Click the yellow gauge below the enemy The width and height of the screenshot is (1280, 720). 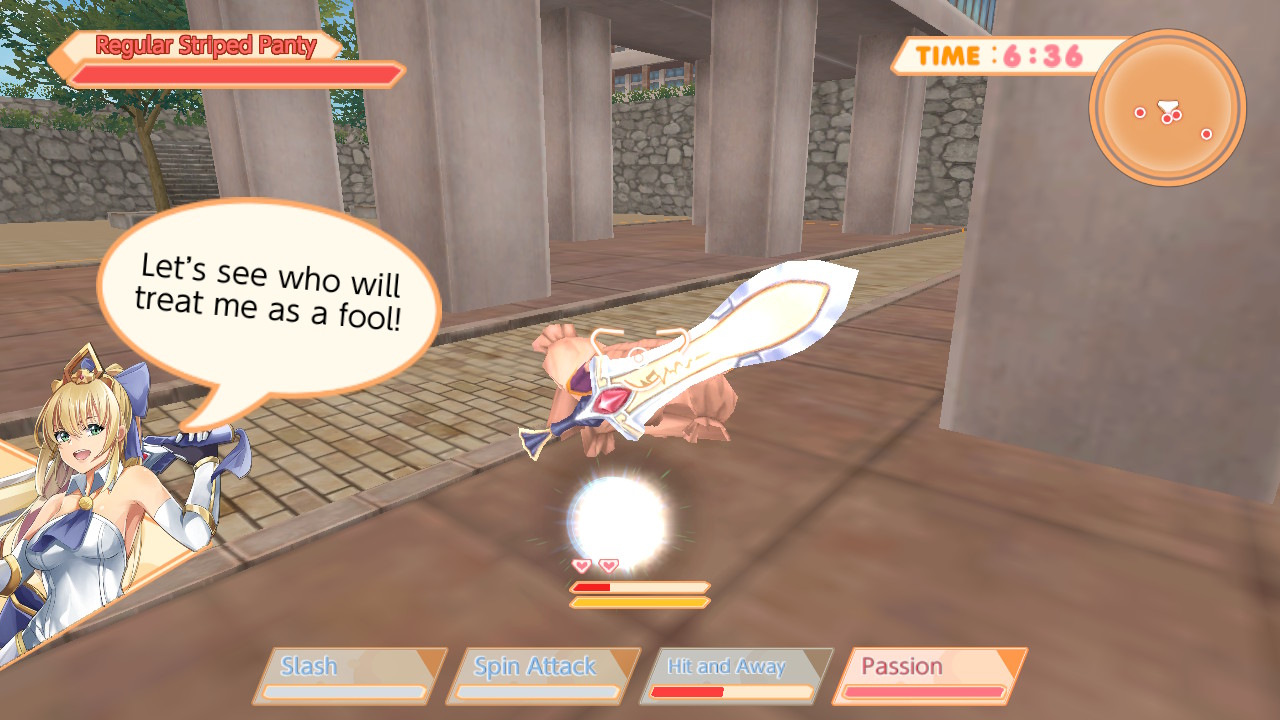click(x=637, y=601)
